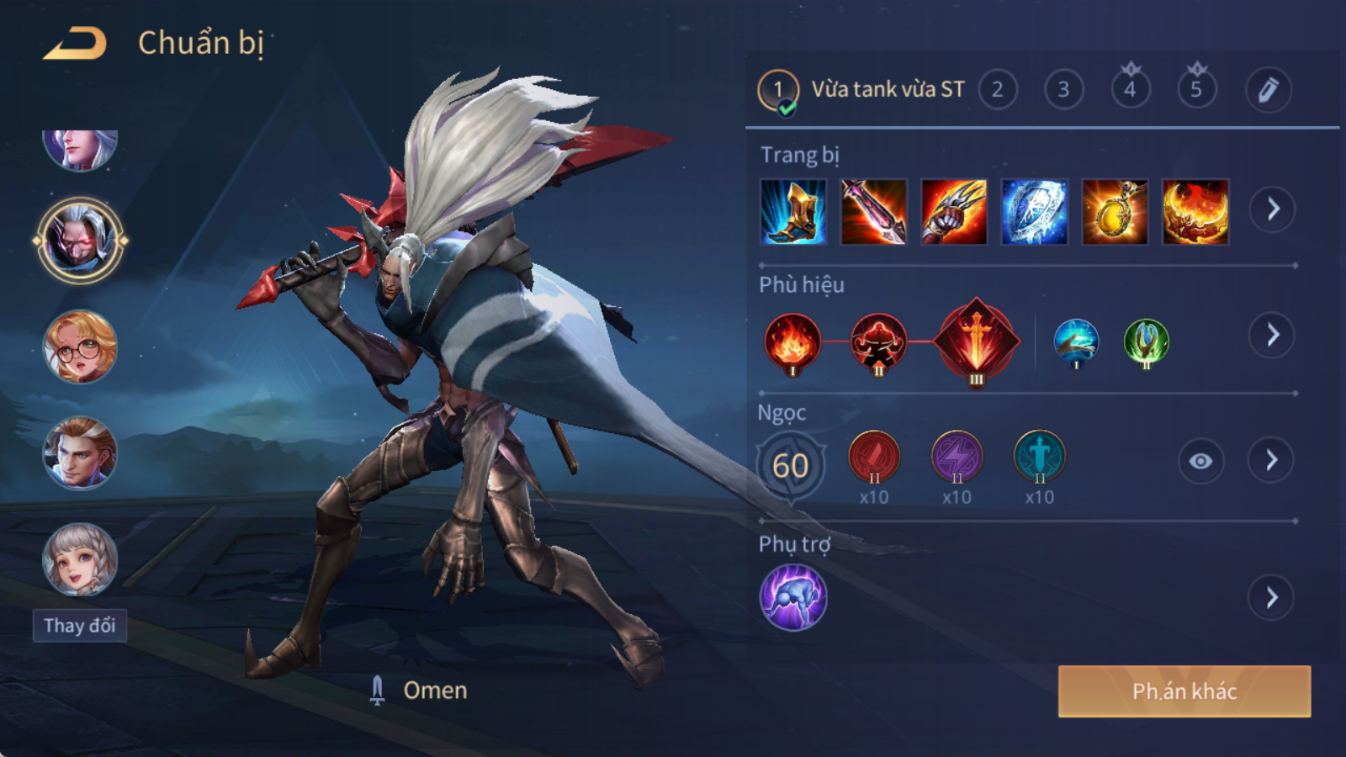1346x757 pixels.
Task: Click the Phương án khác button
Action: click(1184, 691)
